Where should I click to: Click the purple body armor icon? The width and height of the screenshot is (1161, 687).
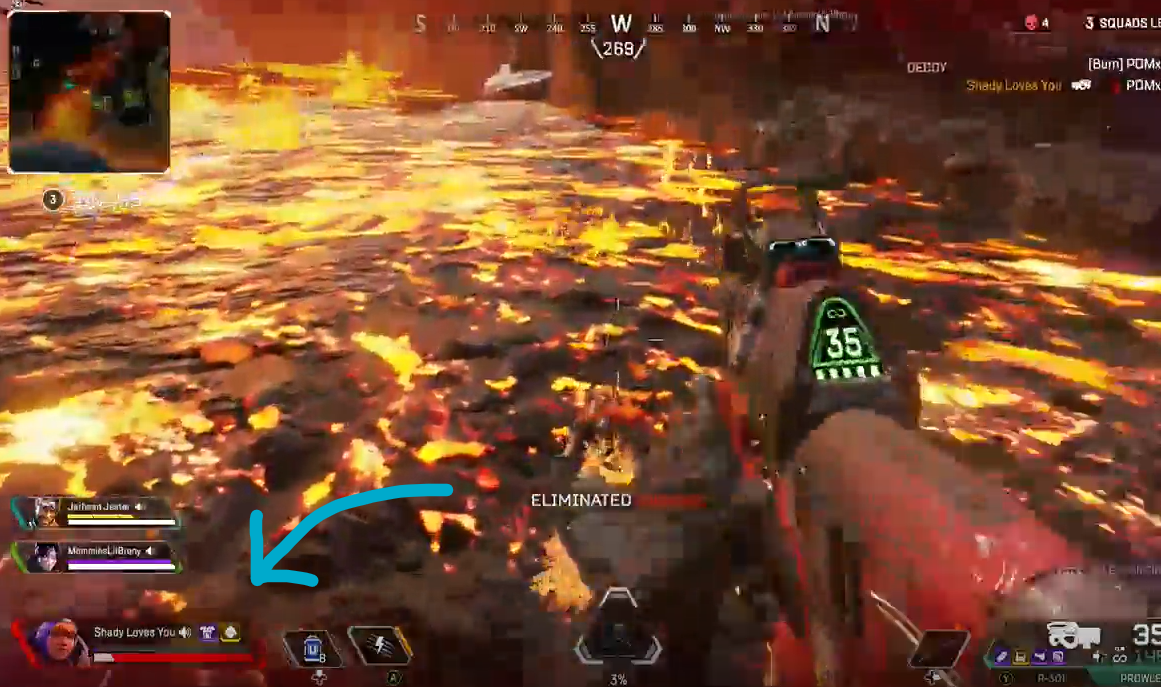tap(208, 632)
